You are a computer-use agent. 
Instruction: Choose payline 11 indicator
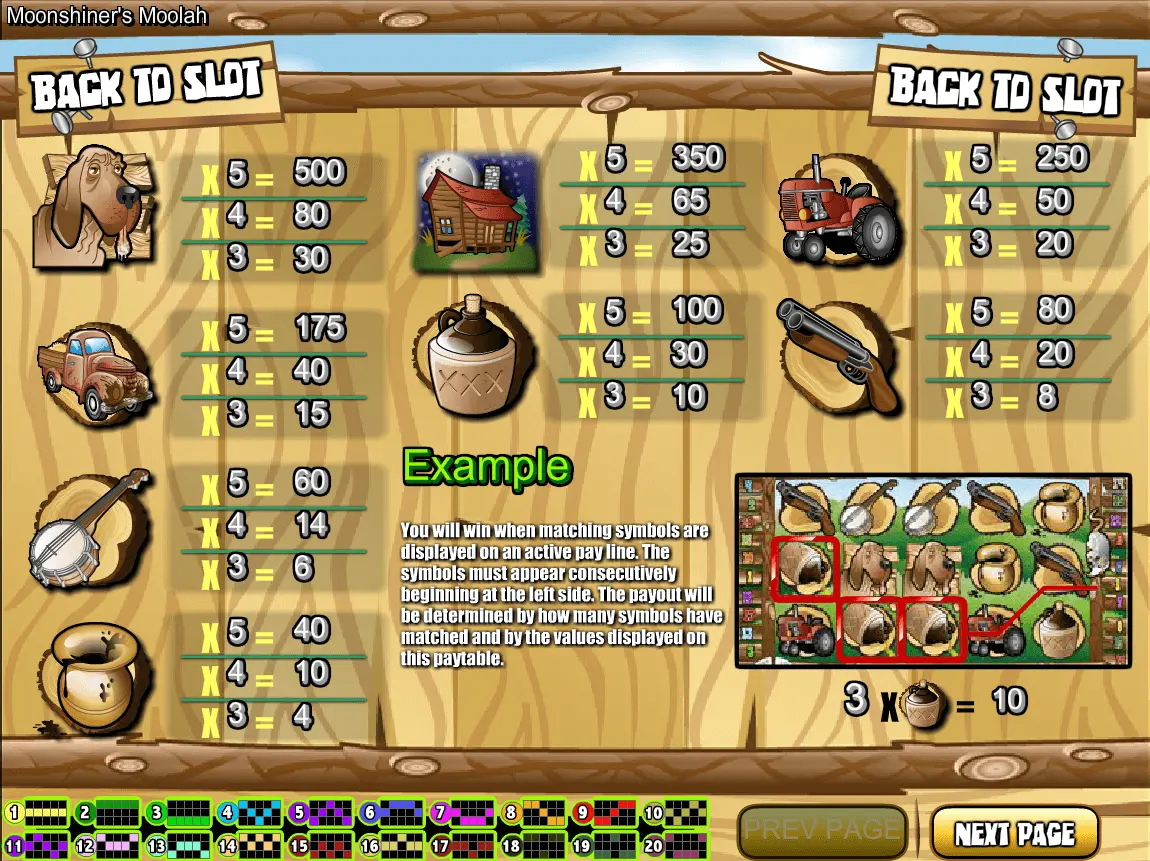(x=36, y=845)
